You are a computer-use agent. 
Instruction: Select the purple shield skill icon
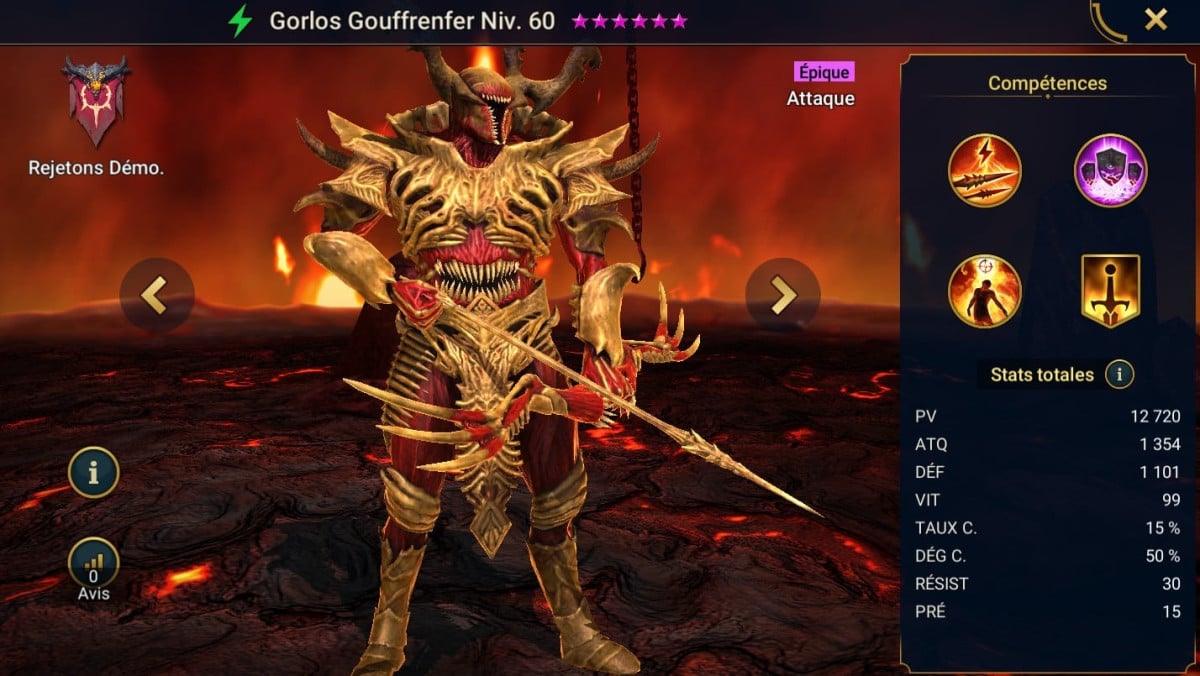(x=1110, y=170)
